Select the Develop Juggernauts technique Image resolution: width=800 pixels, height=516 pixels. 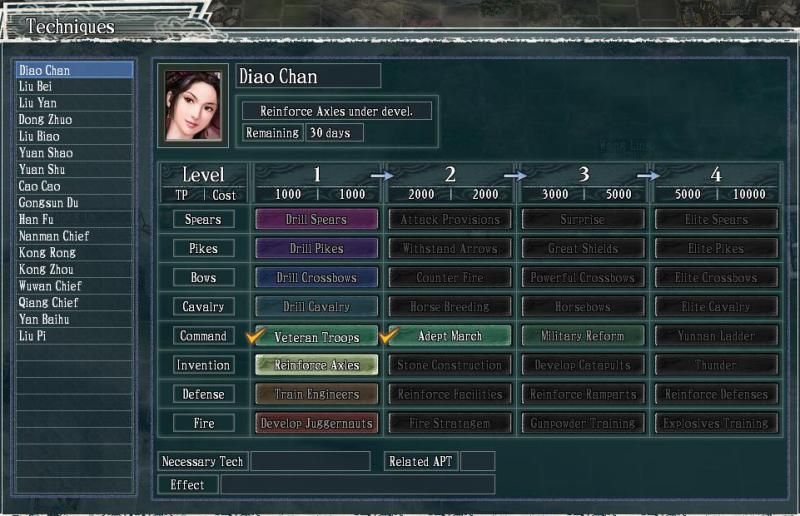(317, 423)
